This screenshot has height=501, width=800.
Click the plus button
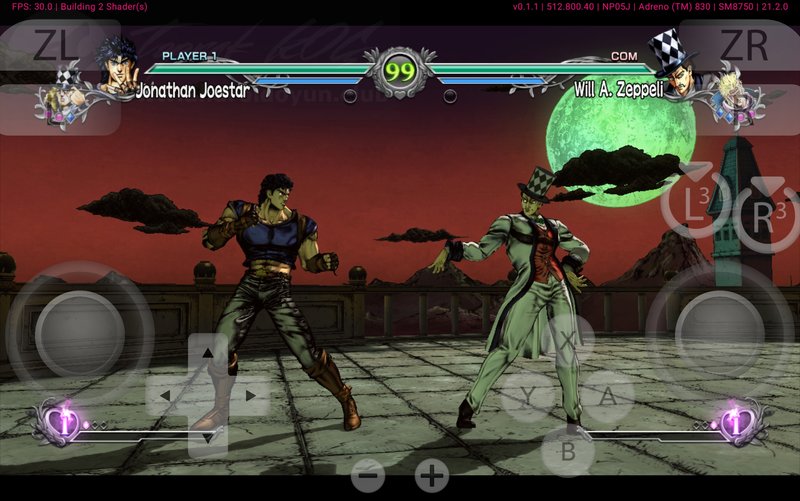pyautogui.click(x=432, y=475)
